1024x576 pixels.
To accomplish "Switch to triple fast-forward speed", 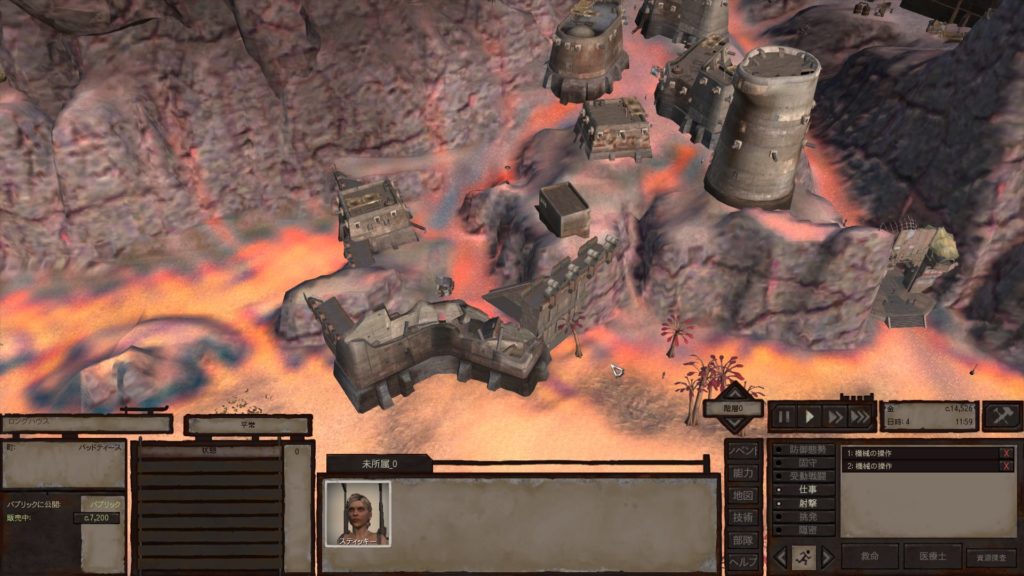I will tap(860, 416).
